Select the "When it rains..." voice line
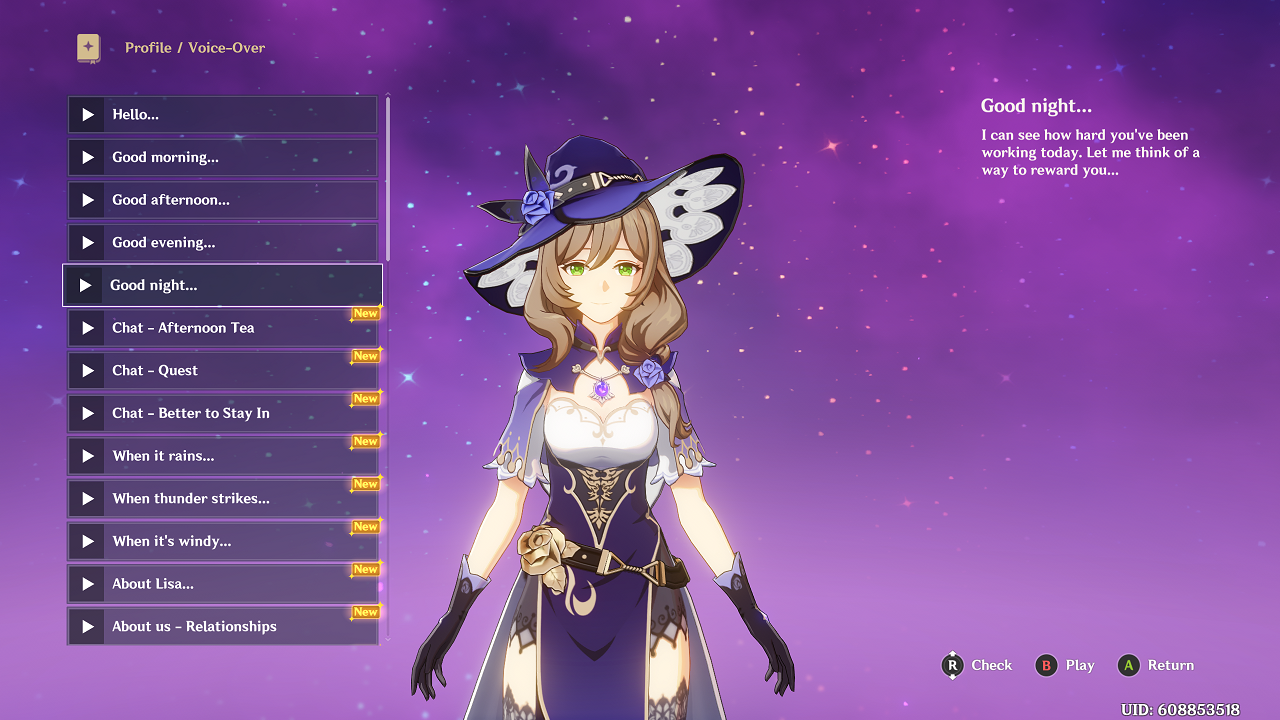The width and height of the screenshot is (1280, 720). [222, 456]
